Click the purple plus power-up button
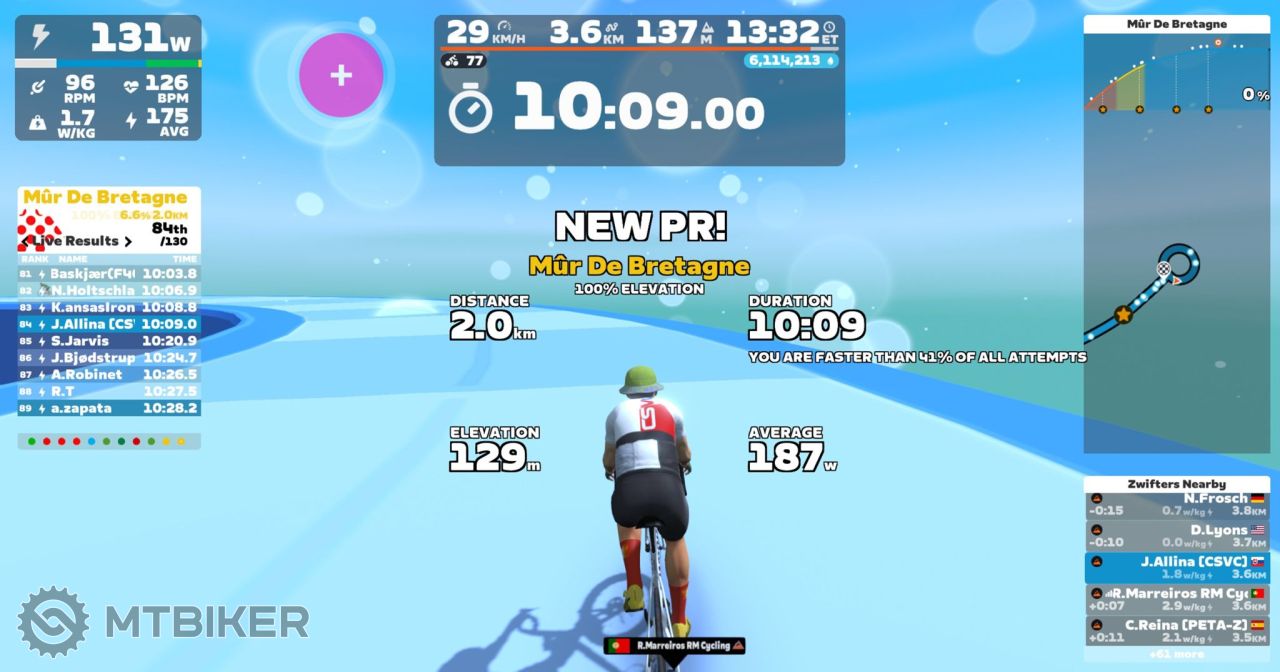This screenshot has width=1280, height=672. tap(341, 75)
